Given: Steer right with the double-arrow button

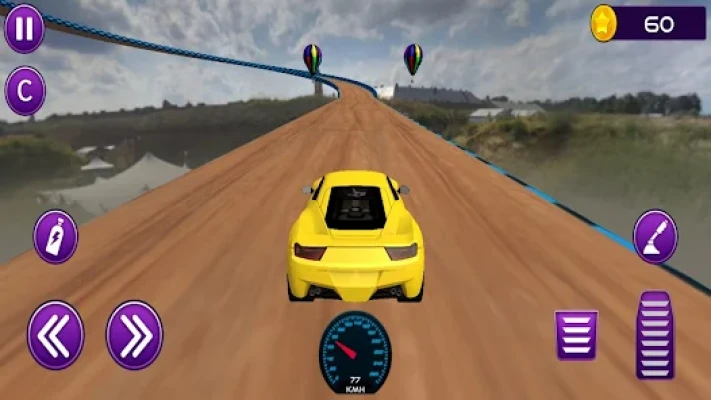Looking at the screenshot, I should [x=134, y=335].
